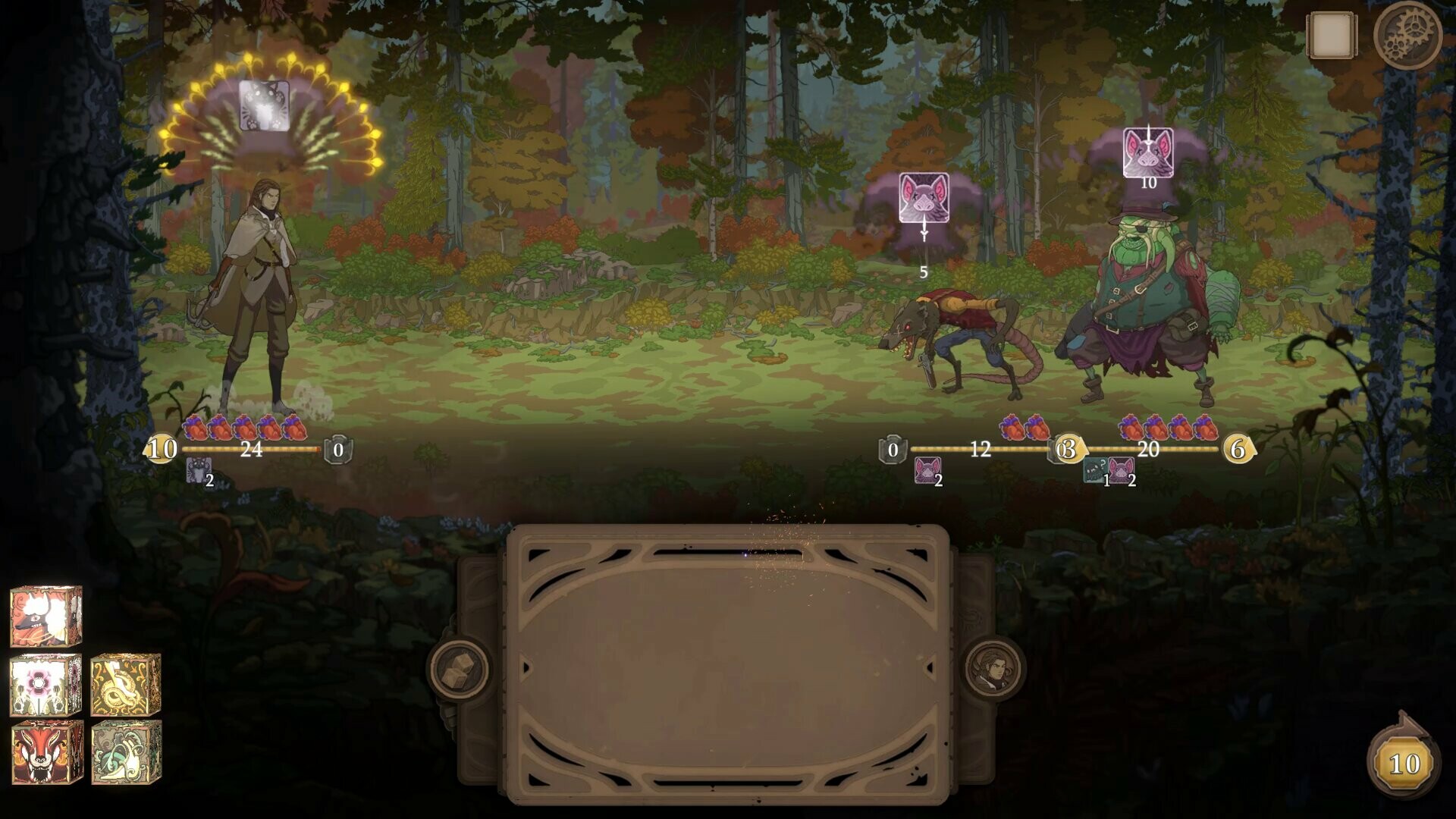Toggle the bat icon above the toad enemy
The height and width of the screenshot is (819, 1456).
click(1147, 152)
